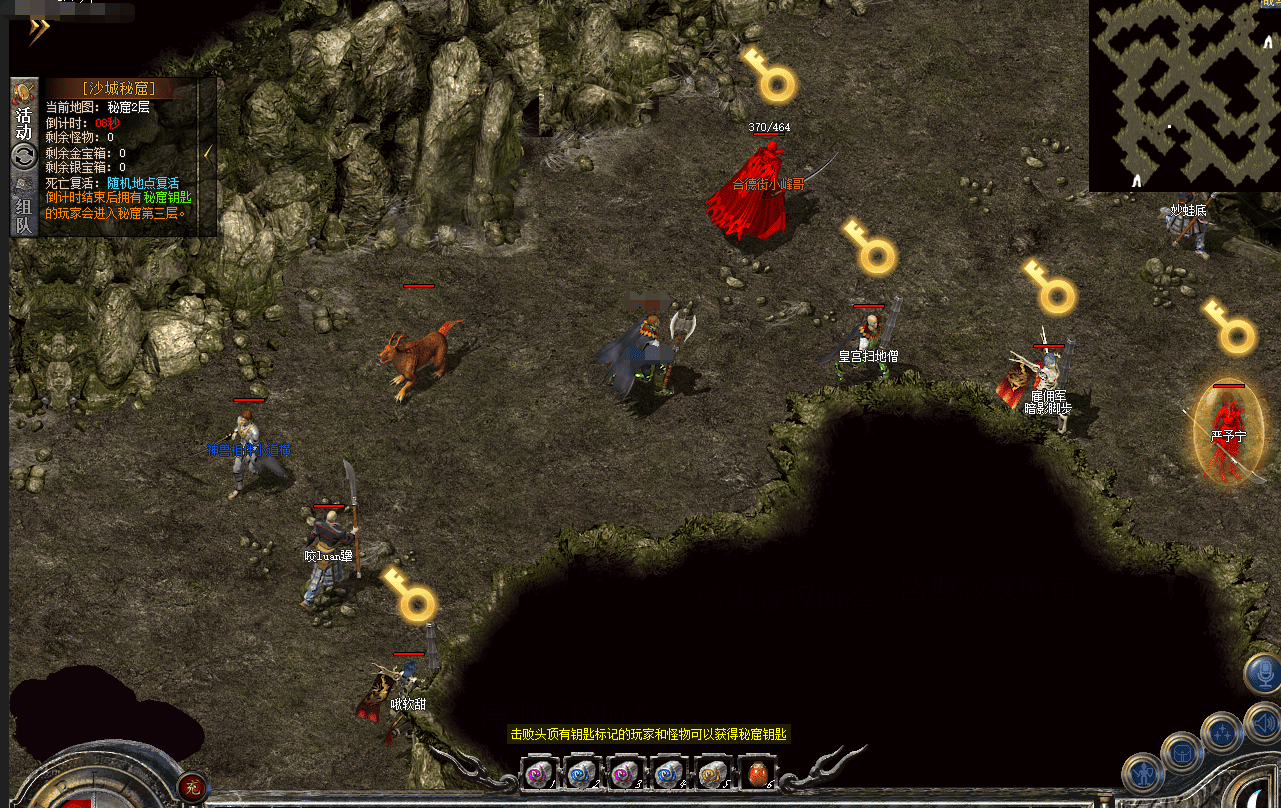
Task: Click the circular refresh arrows button
Action: [x=24, y=157]
